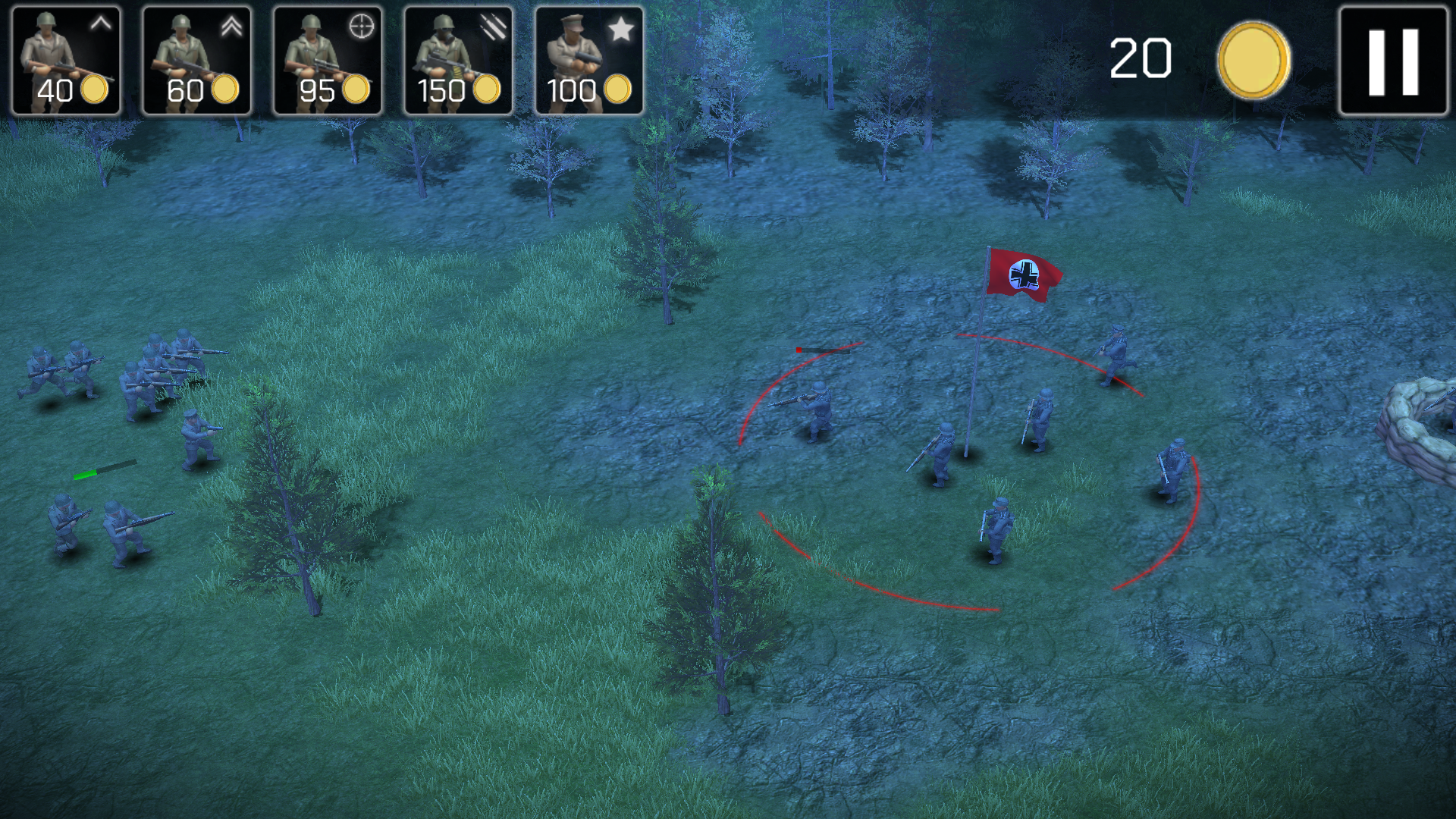1456x819 pixels.
Task: Choose the 60-coin double-chevron soldier card
Action: point(196,61)
